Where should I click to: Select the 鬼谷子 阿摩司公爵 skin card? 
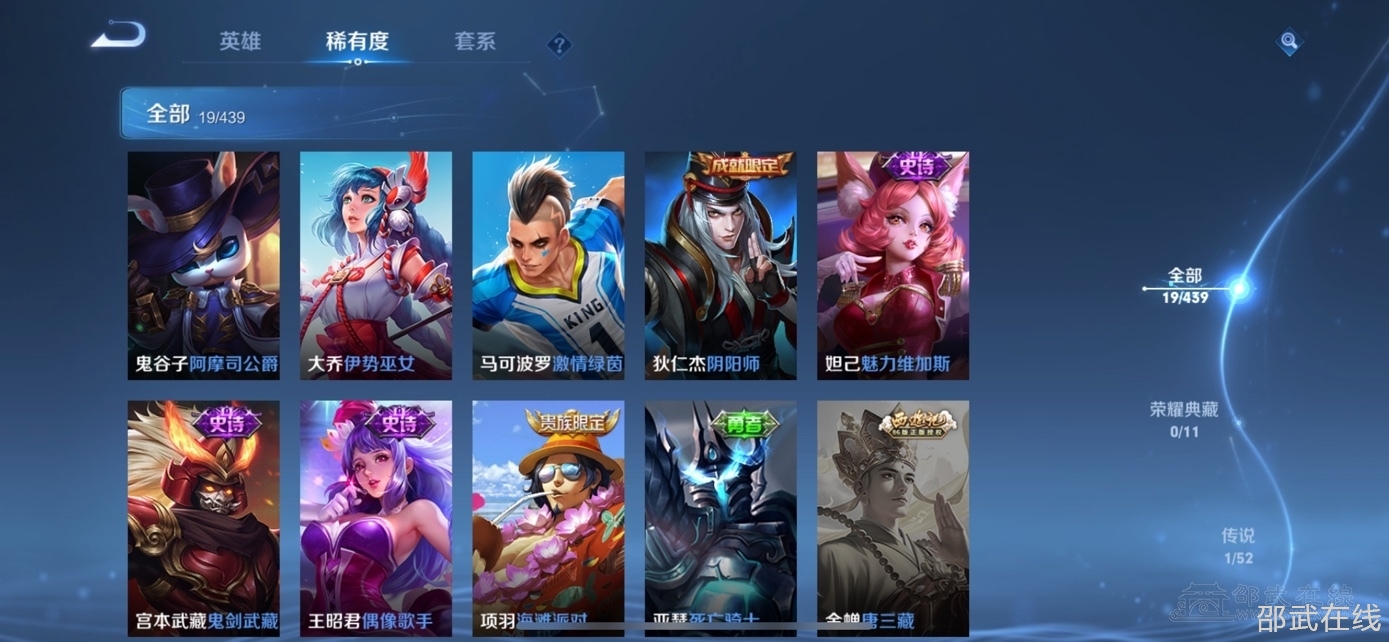(204, 265)
